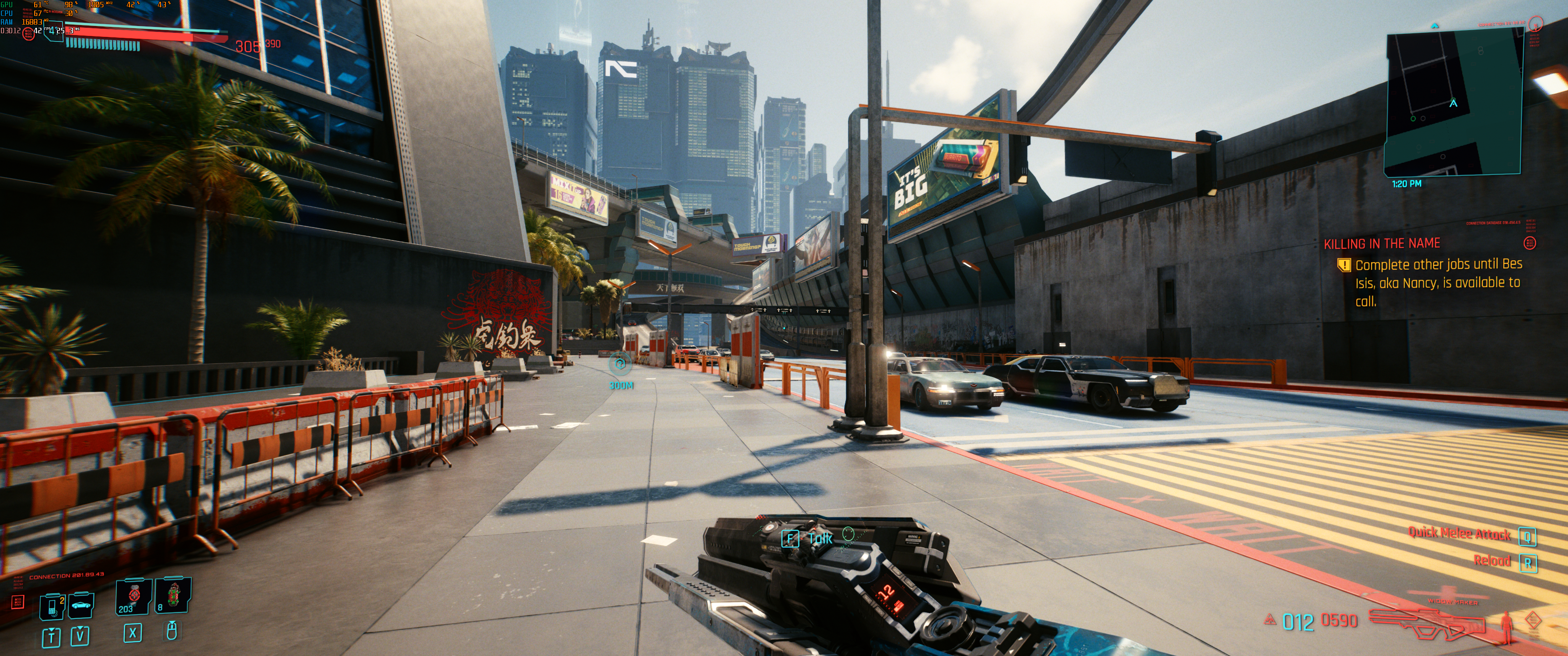Select the 300M question-mark waypoint marker
Screen dimensions: 1568x656
point(620,365)
